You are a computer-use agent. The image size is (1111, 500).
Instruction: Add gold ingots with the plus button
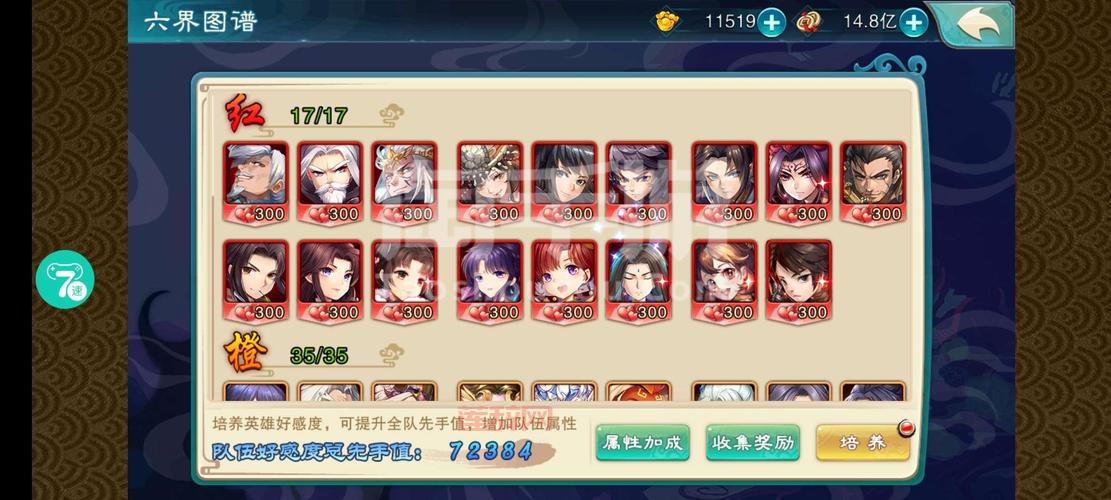[771, 22]
